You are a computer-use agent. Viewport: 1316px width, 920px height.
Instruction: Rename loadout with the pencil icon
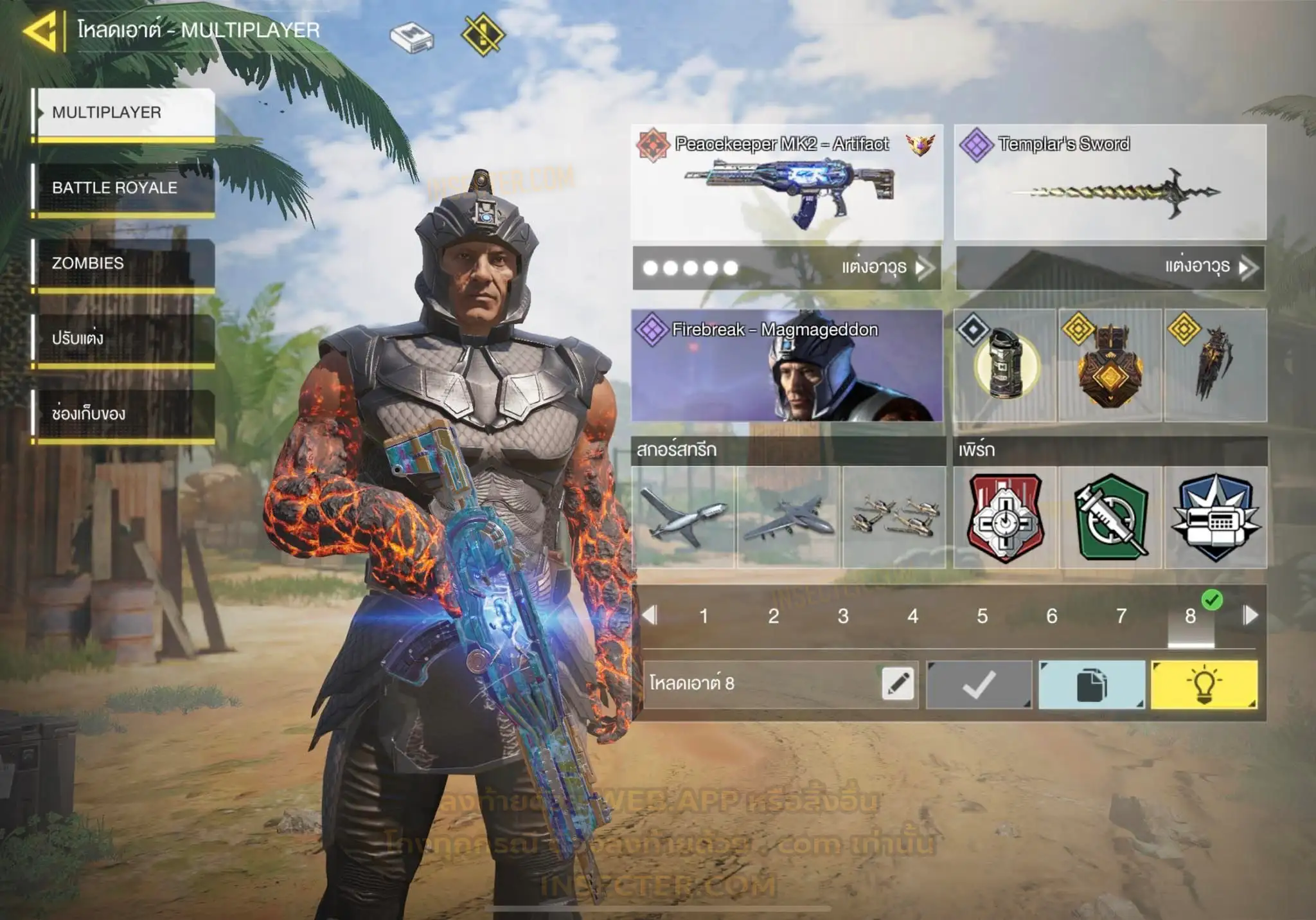click(x=898, y=683)
